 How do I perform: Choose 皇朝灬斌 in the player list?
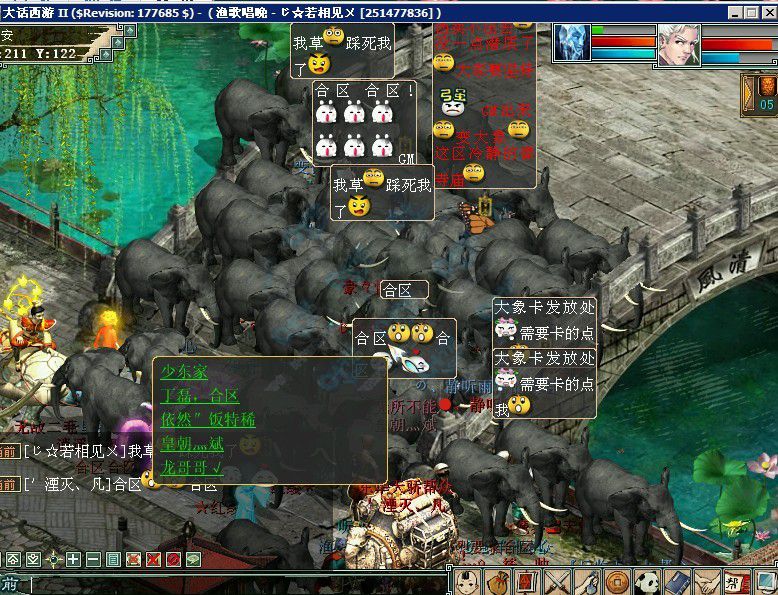[198, 443]
